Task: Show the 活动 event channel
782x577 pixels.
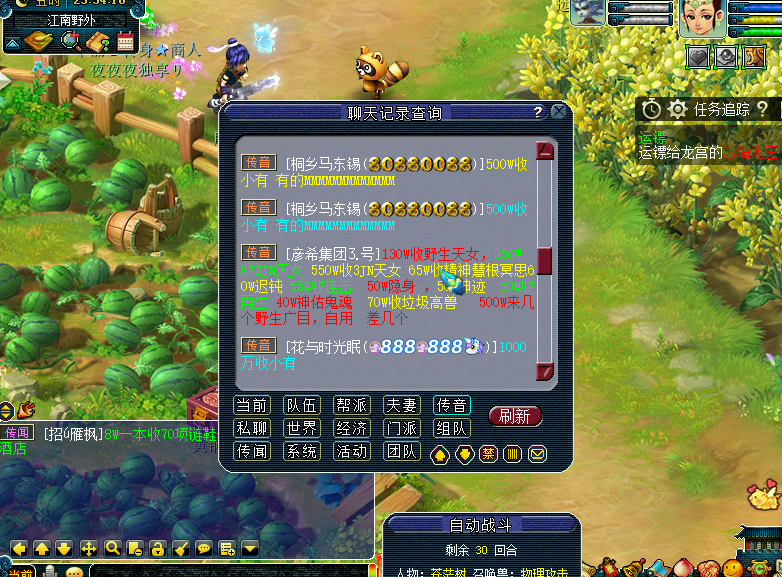Action: [352, 451]
